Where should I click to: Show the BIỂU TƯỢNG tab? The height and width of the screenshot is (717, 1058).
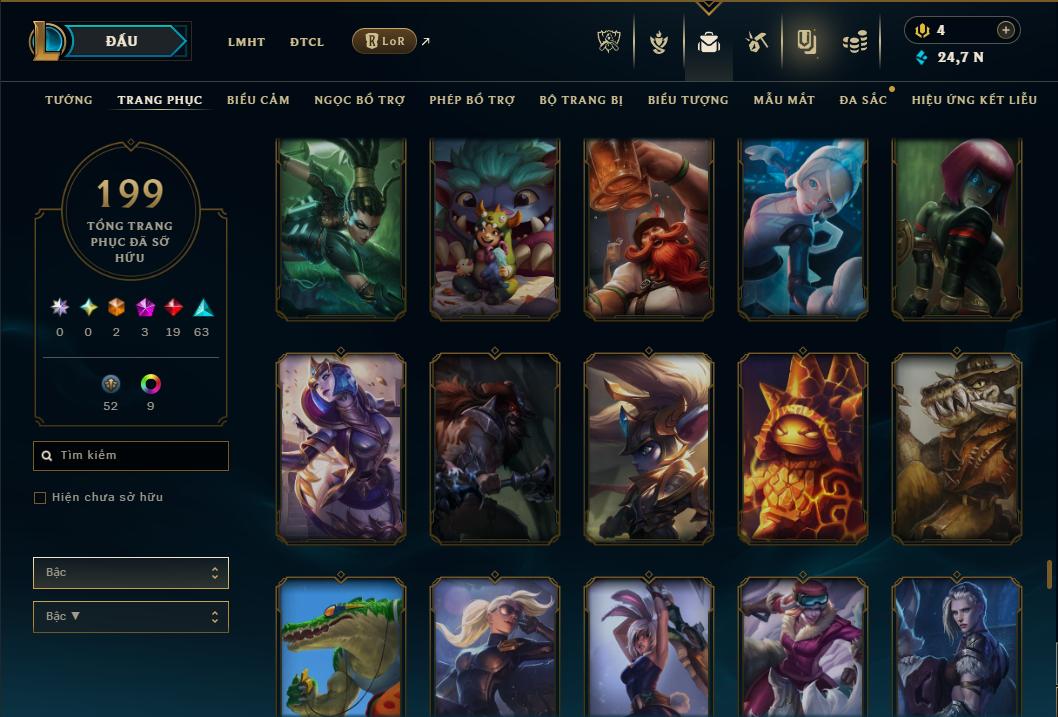pyautogui.click(x=688, y=100)
